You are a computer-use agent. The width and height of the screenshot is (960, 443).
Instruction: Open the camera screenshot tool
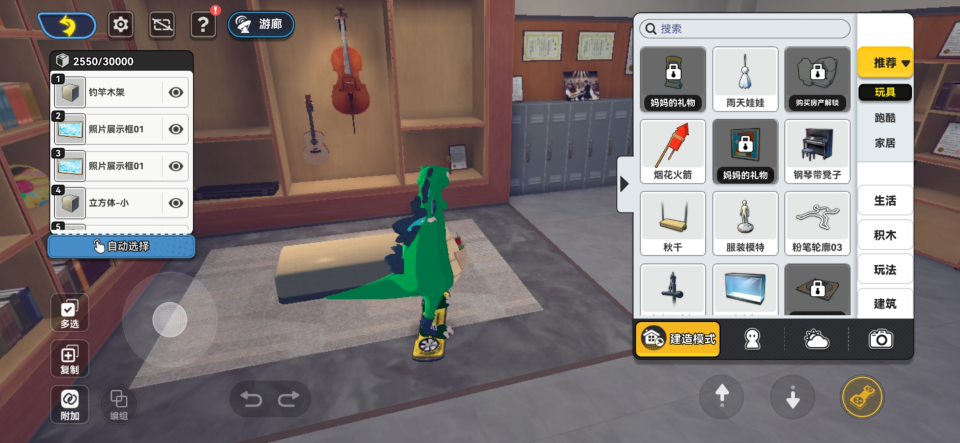tap(880, 340)
